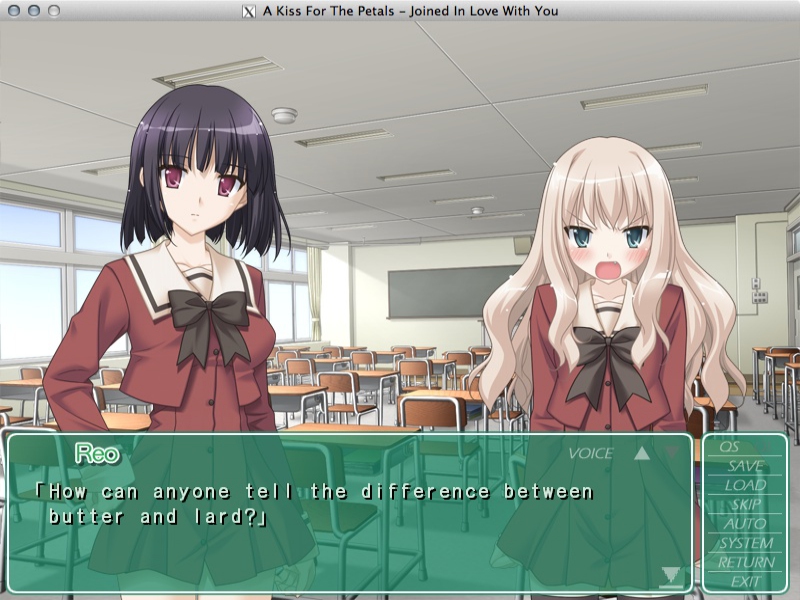Open the SAVE menu
This screenshot has width=800, height=600.
tap(745, 466)
